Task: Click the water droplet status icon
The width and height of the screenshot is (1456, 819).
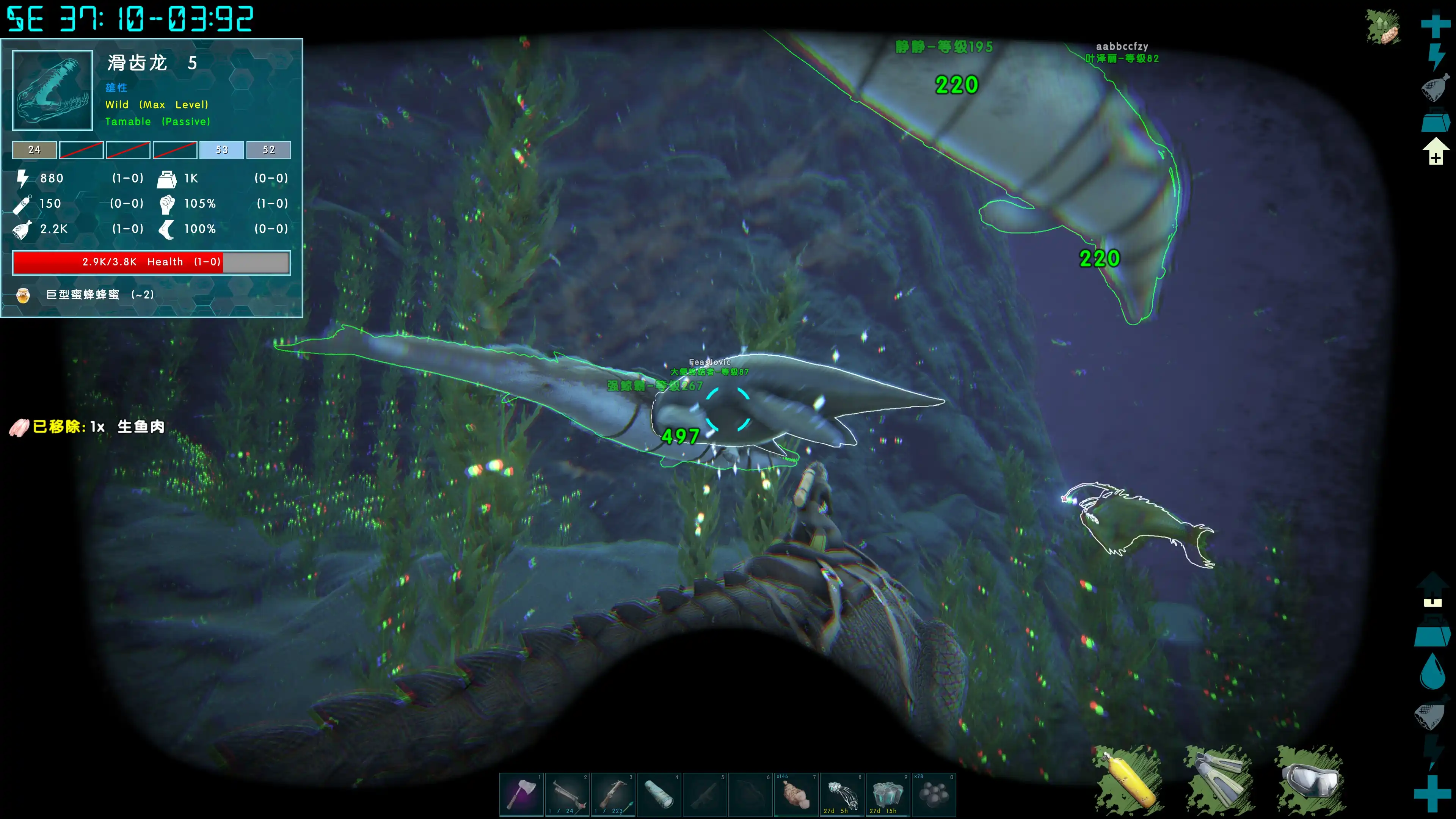Action: coord(1433,672)
